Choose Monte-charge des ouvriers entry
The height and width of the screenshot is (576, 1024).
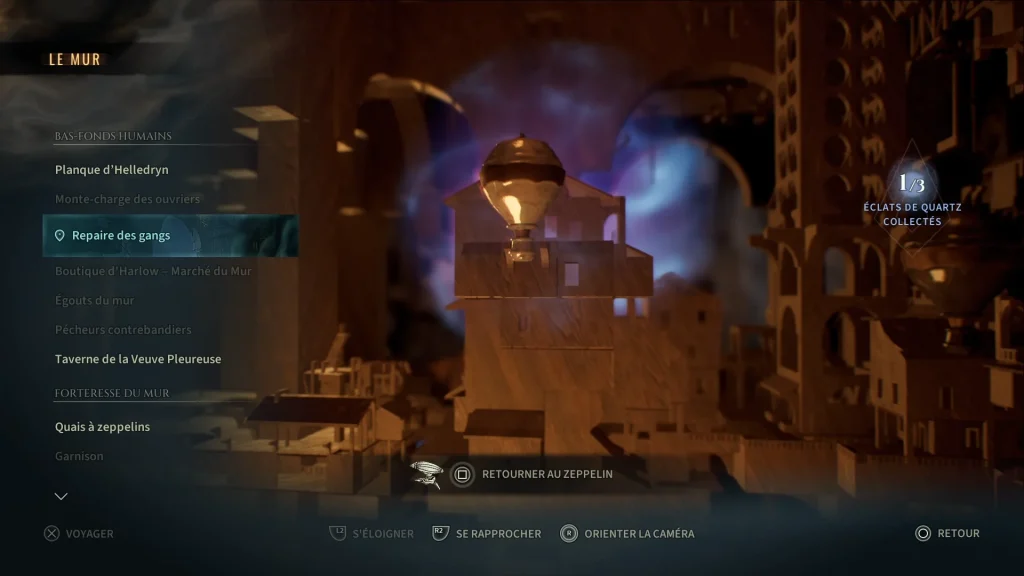point(128,199)
